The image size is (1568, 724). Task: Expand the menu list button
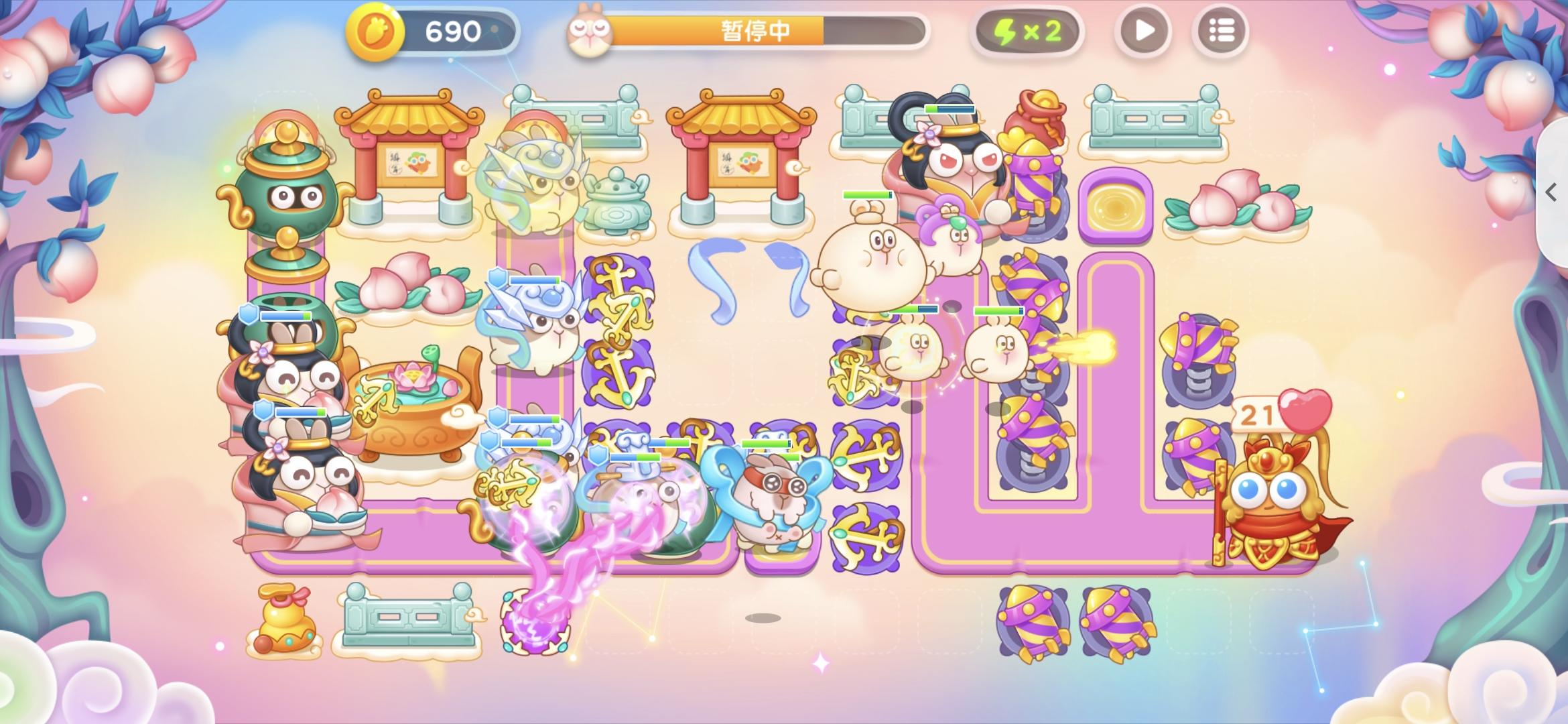click(x=1221, y=30)
